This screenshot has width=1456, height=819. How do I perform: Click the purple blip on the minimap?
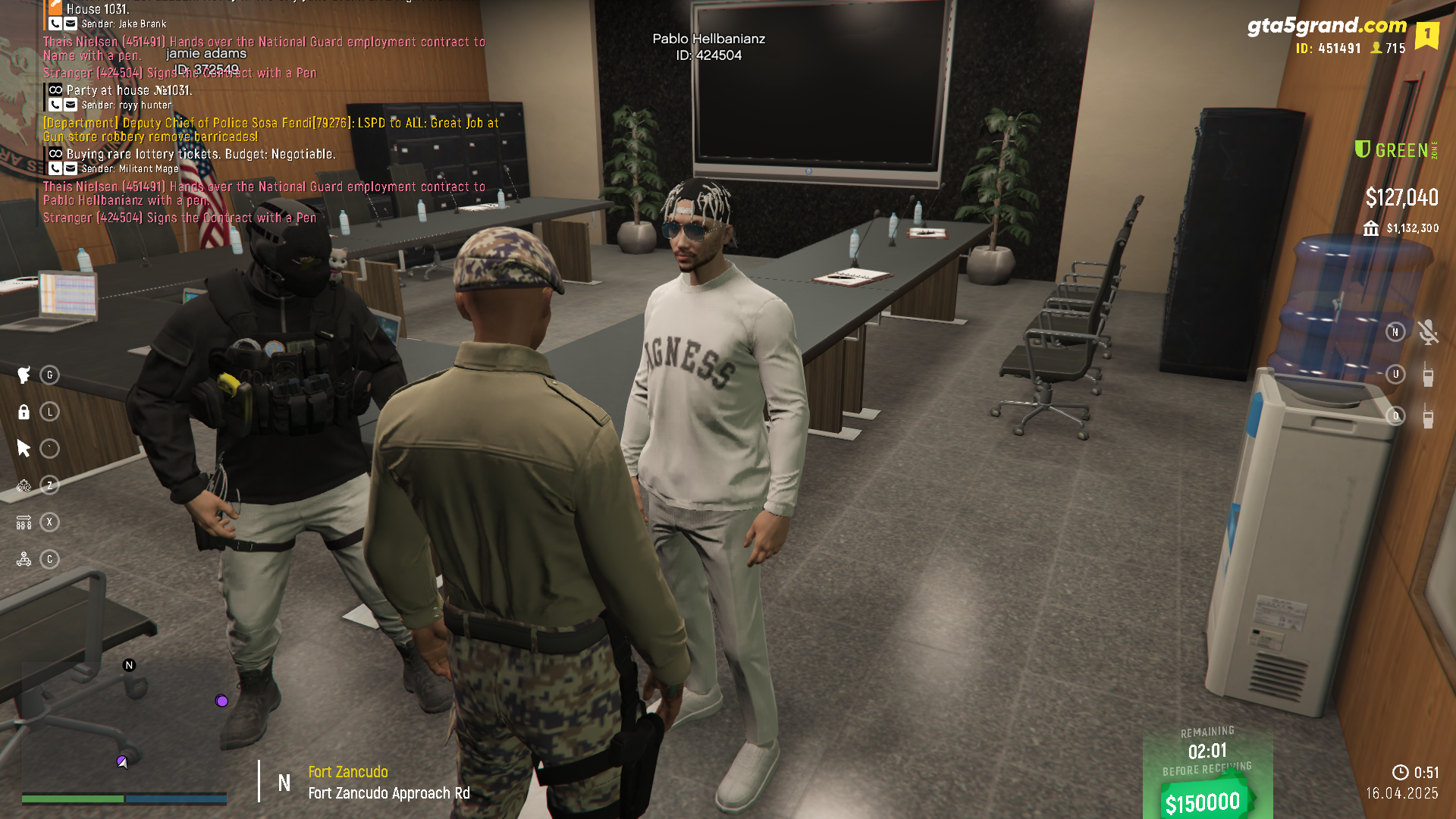pyautogui.click(x=221, y=701)
